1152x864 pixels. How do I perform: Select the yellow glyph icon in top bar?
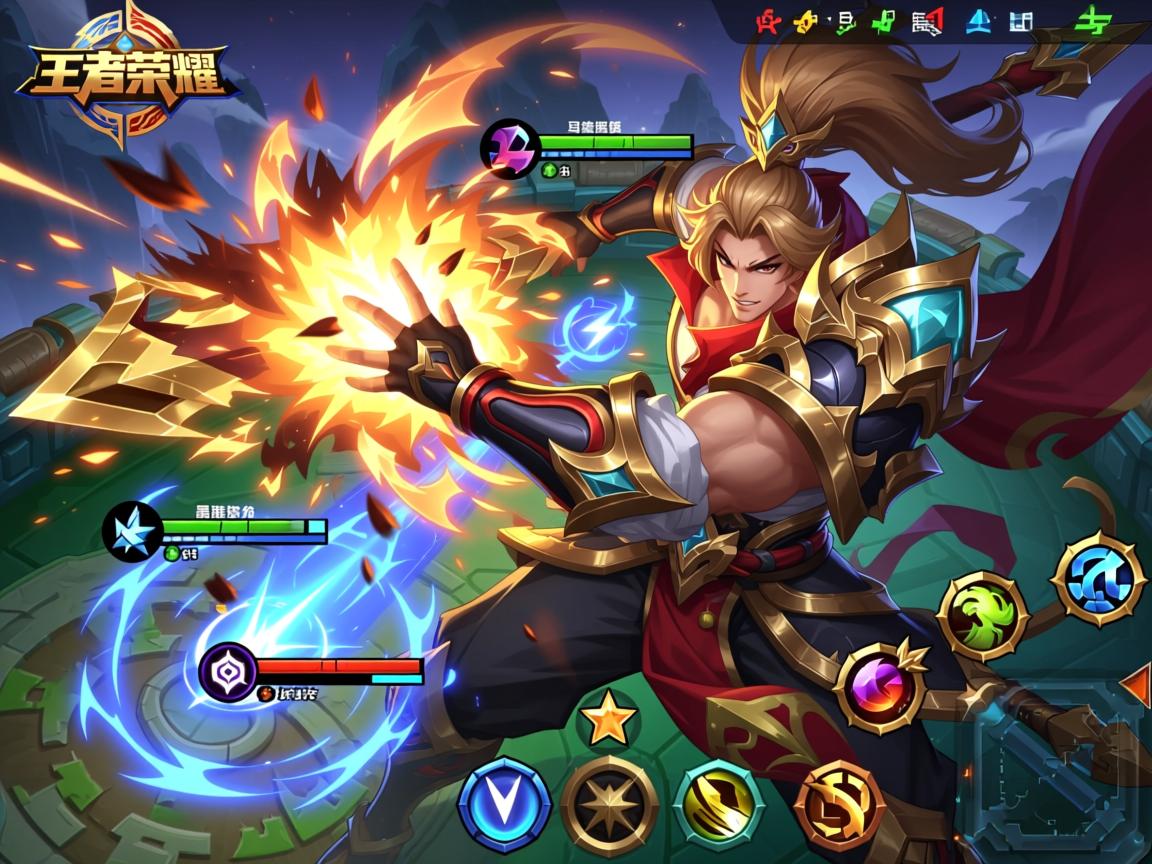(806, 22)
